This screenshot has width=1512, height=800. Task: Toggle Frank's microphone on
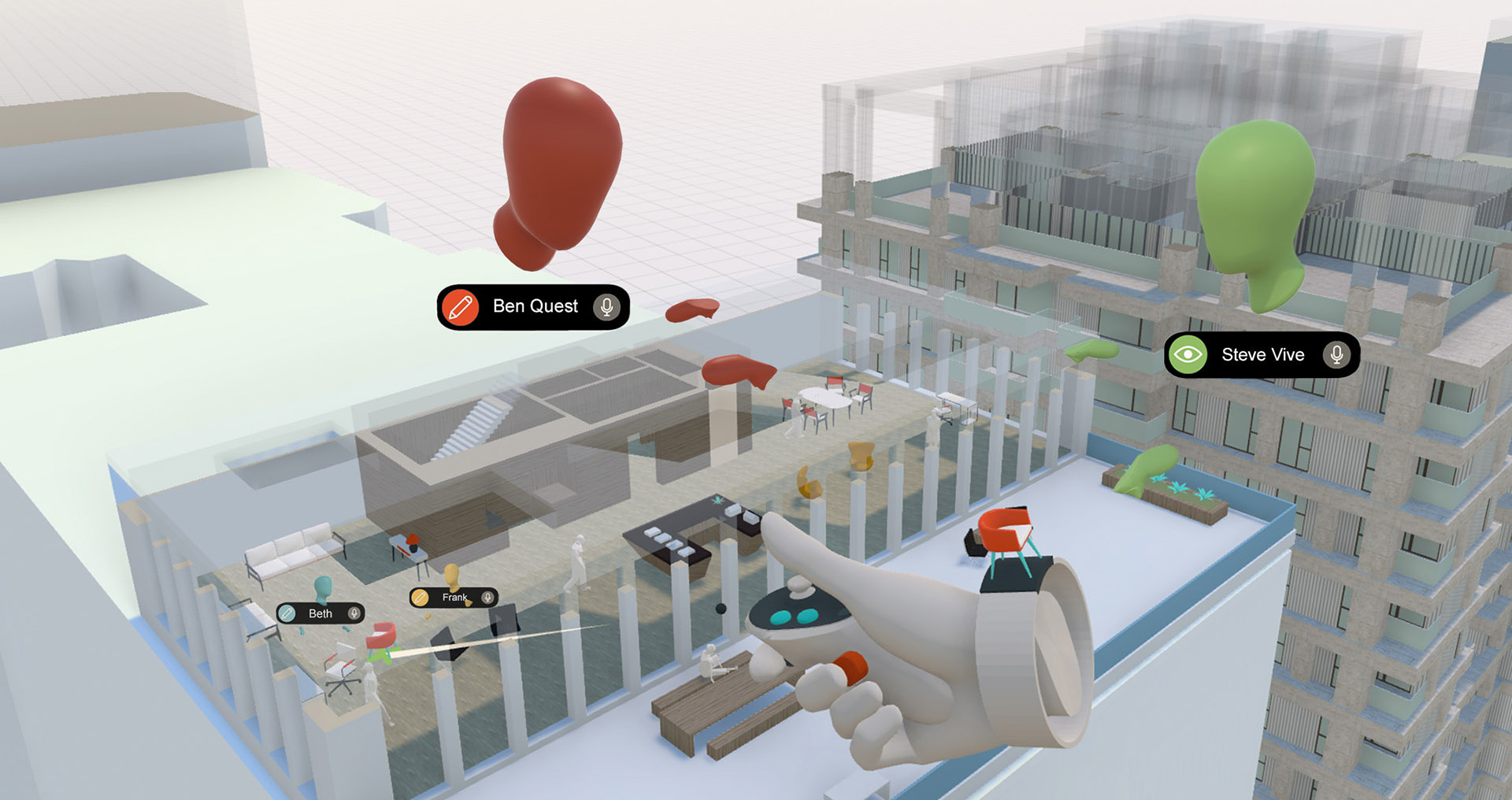tap(487, 597)
